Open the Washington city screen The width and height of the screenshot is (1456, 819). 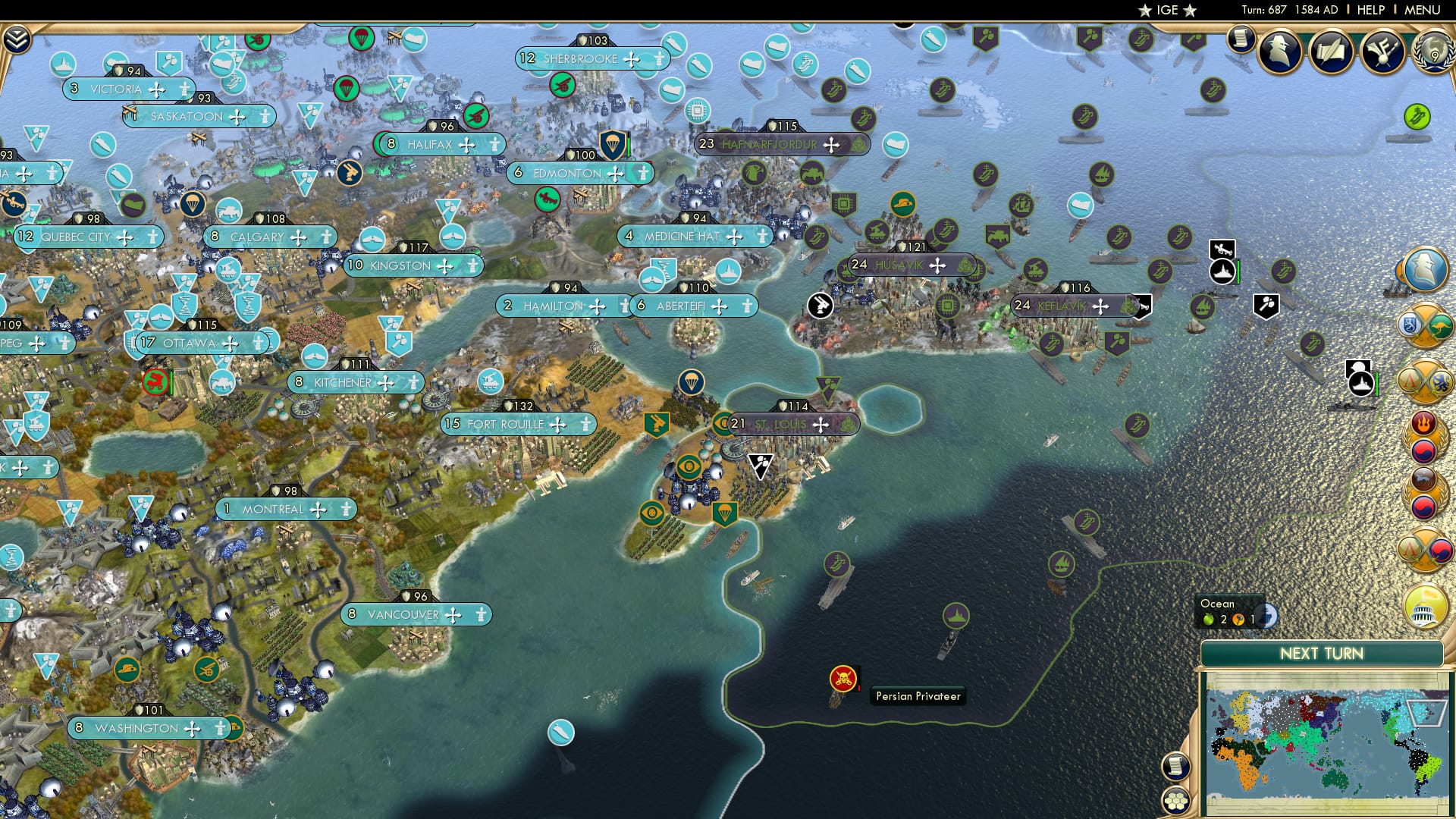click(137, 728)
